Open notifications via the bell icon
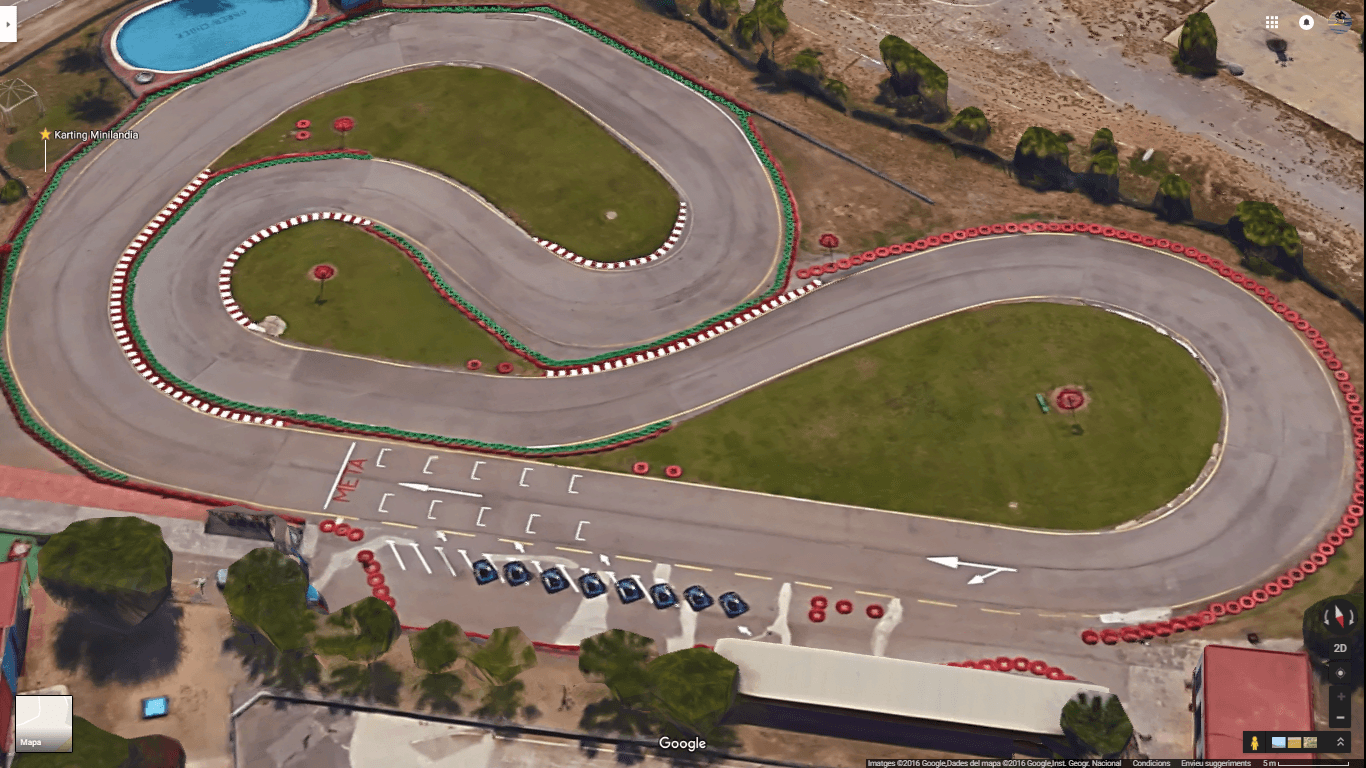The width and height of the screenshot is (1366, 768). [x=1308, y=22]
